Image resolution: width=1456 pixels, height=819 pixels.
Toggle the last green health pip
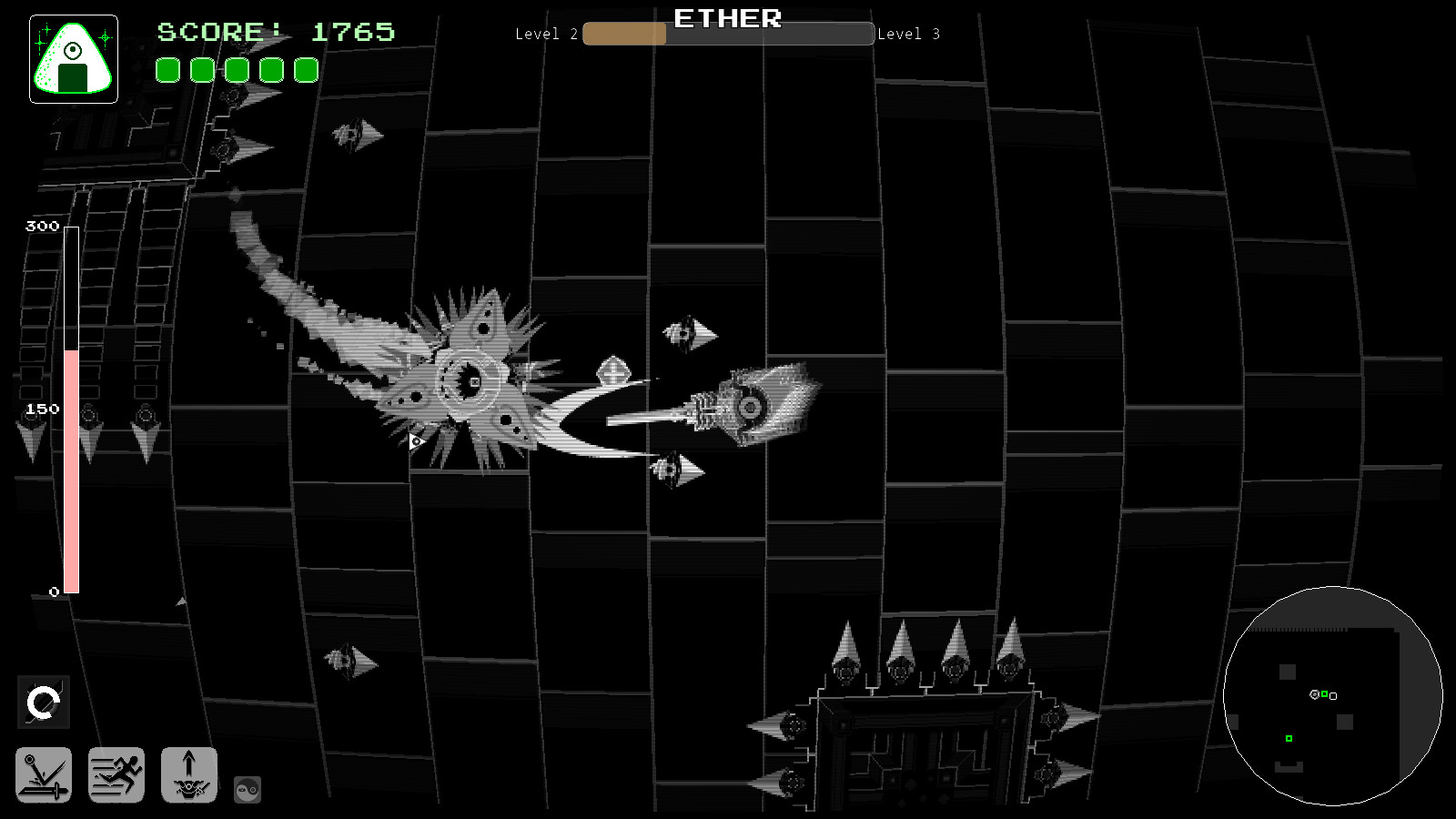click(307, 68)
